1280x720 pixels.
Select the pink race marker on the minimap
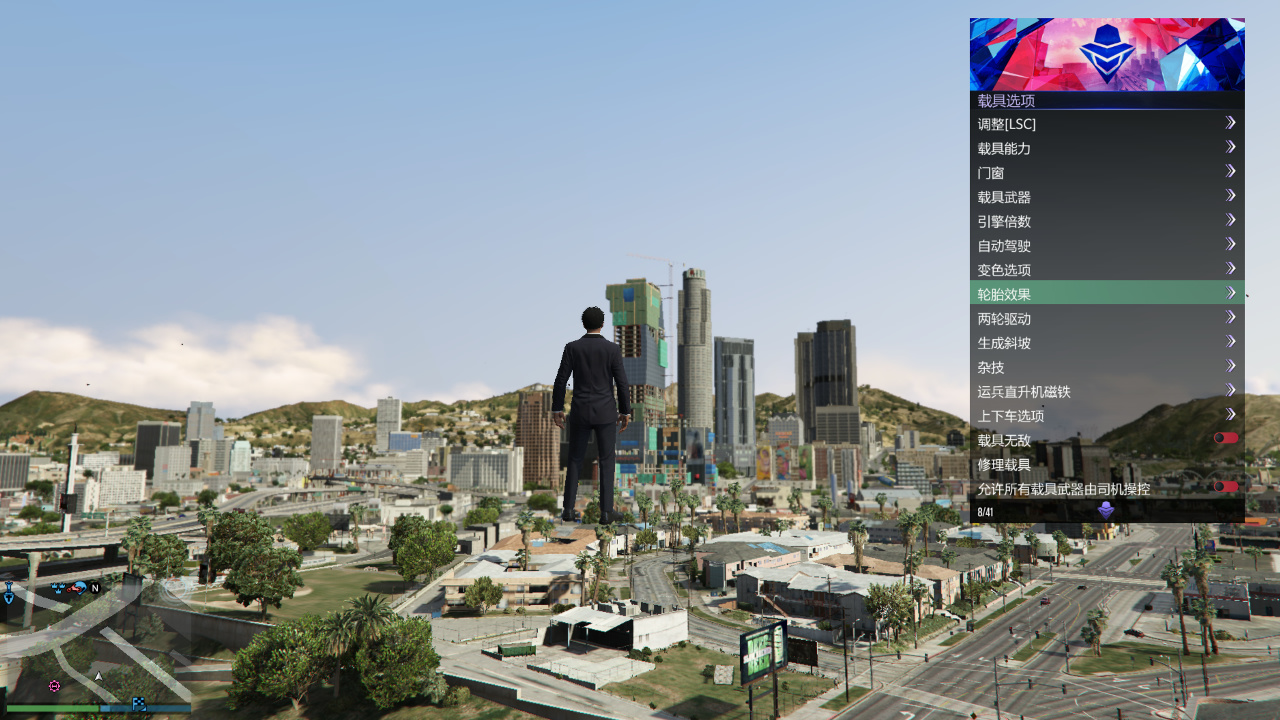coord(54,686)
